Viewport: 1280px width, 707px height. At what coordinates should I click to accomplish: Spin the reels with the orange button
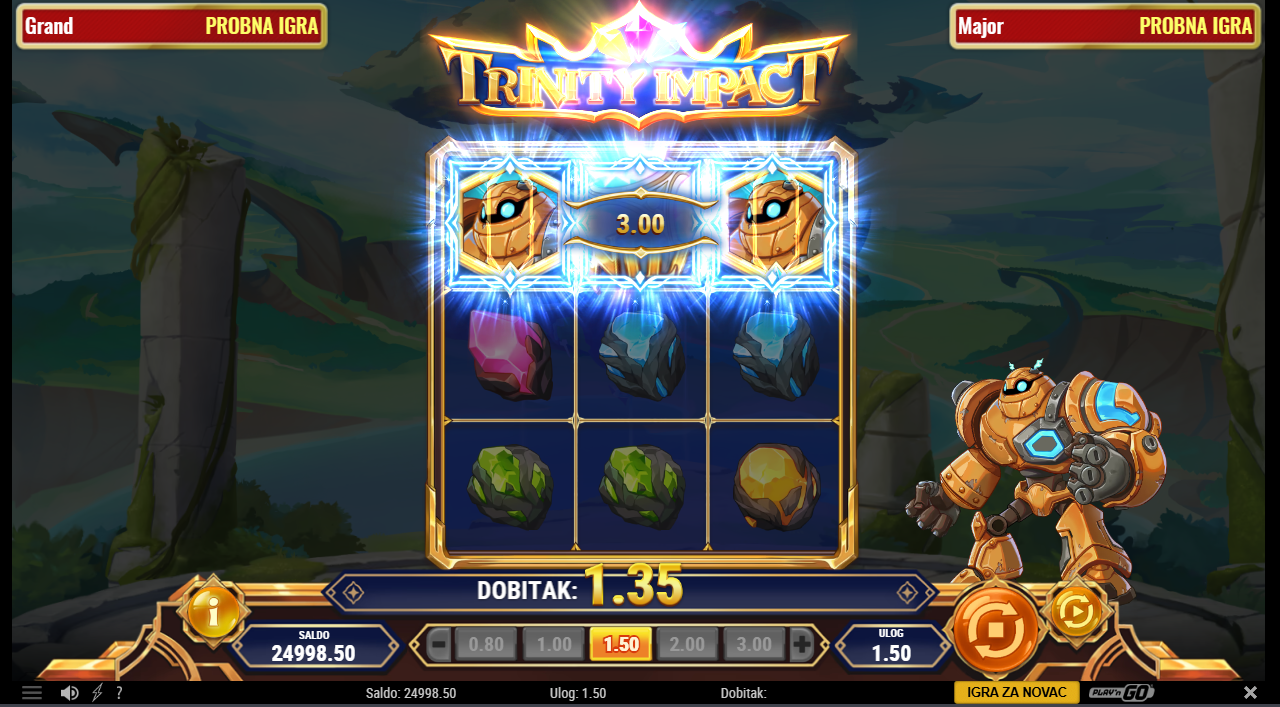tap(995, 629)
